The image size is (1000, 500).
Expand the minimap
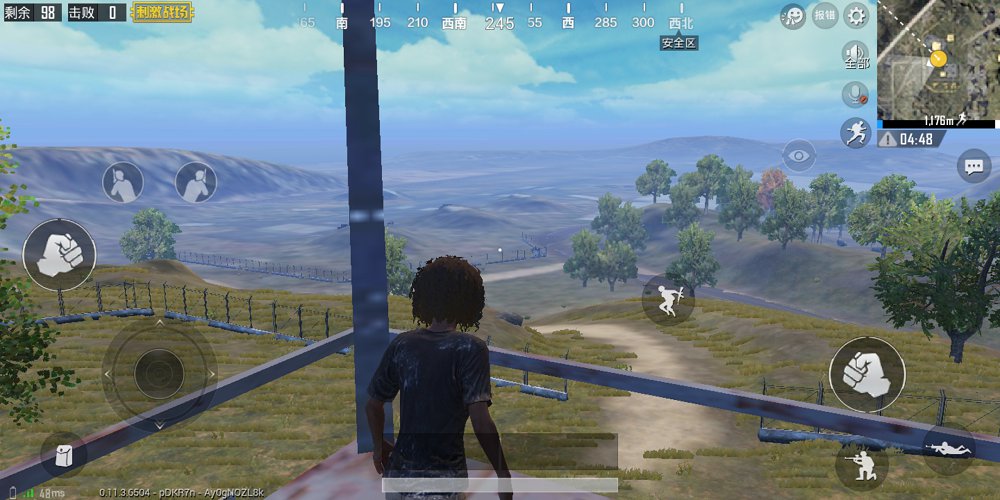pos(938,59)
